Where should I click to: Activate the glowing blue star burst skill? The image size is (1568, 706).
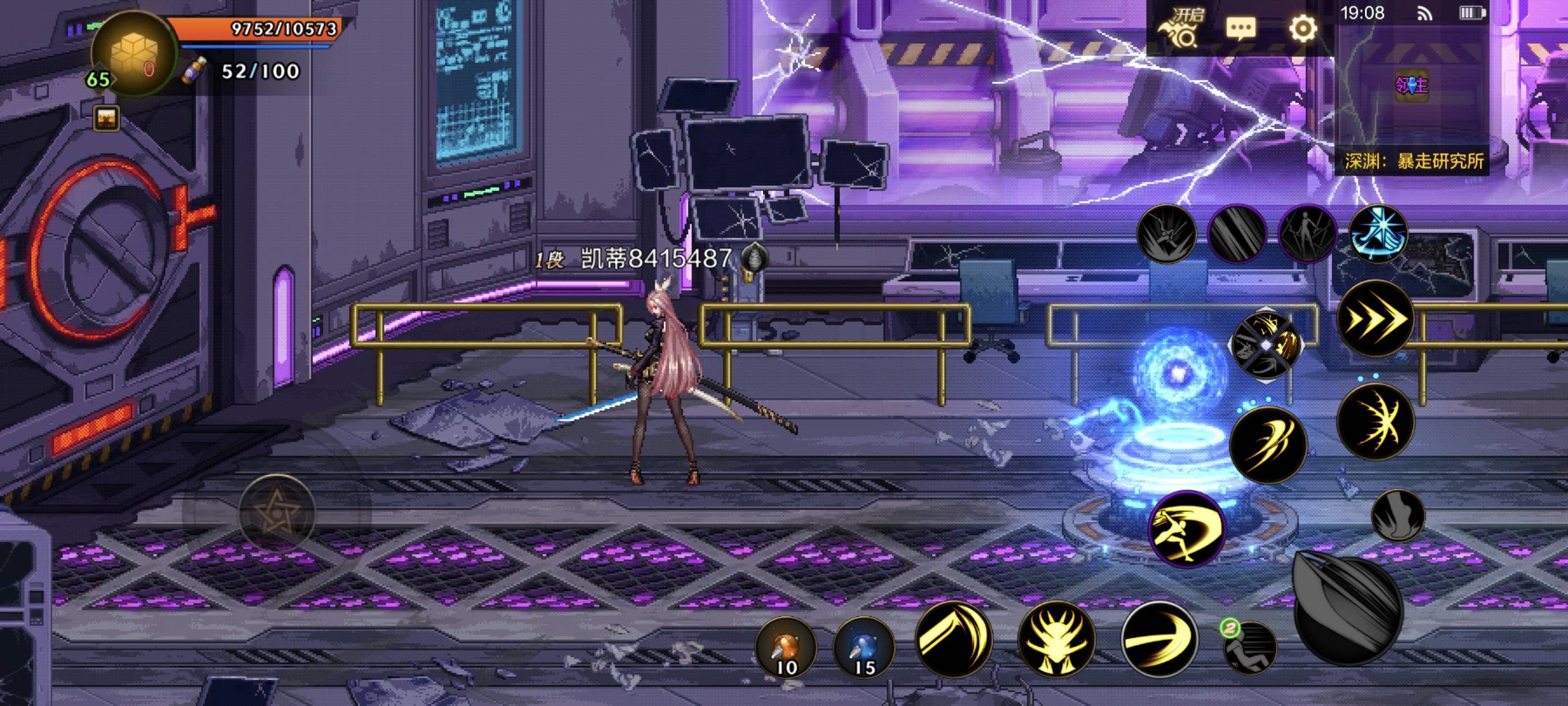1379,234
